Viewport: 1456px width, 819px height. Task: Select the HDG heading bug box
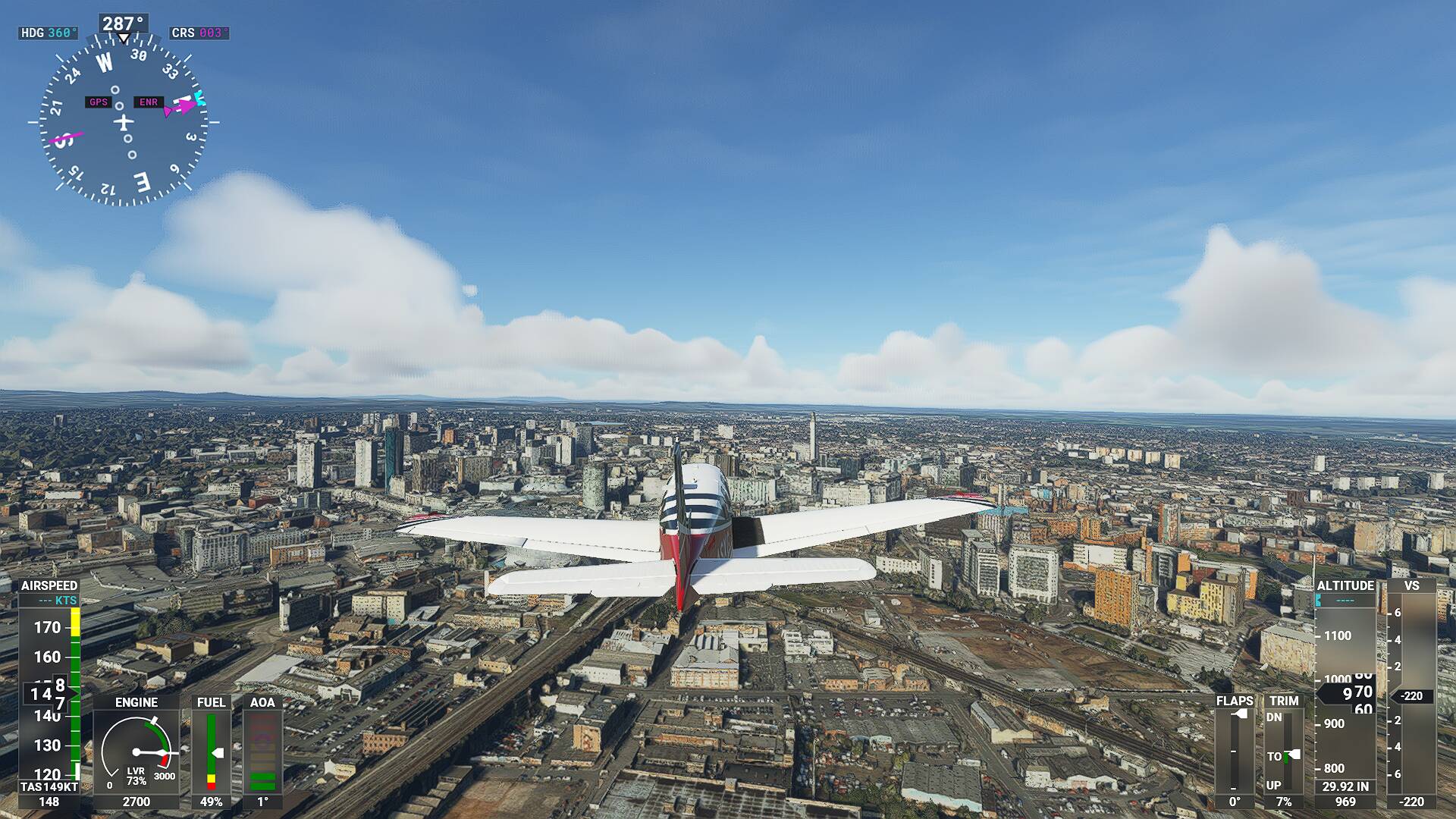click(49, 33)
